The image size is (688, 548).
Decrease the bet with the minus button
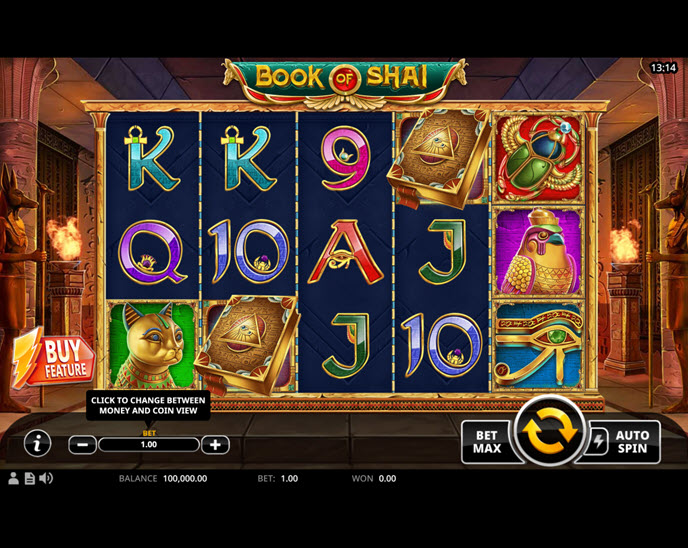pyautogui.click(x=83, y=445)
